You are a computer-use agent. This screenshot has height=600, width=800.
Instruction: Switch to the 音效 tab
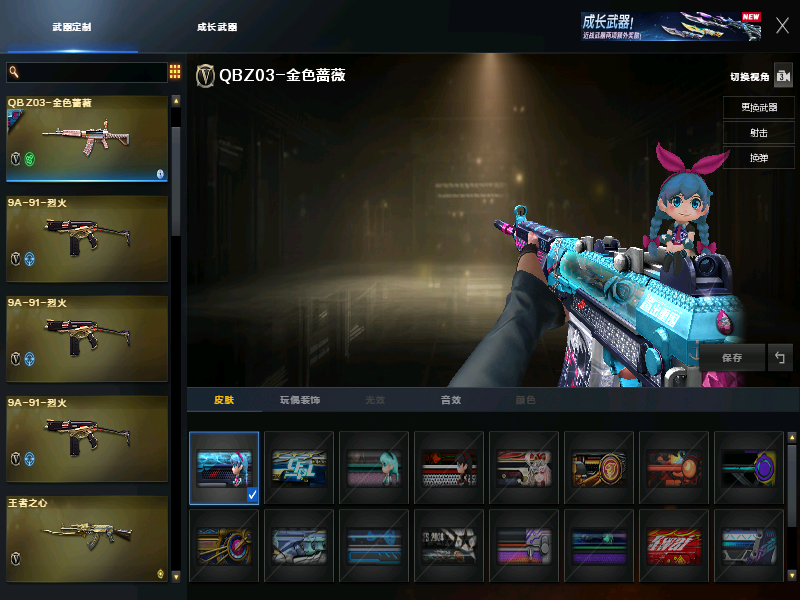(451, 400)
